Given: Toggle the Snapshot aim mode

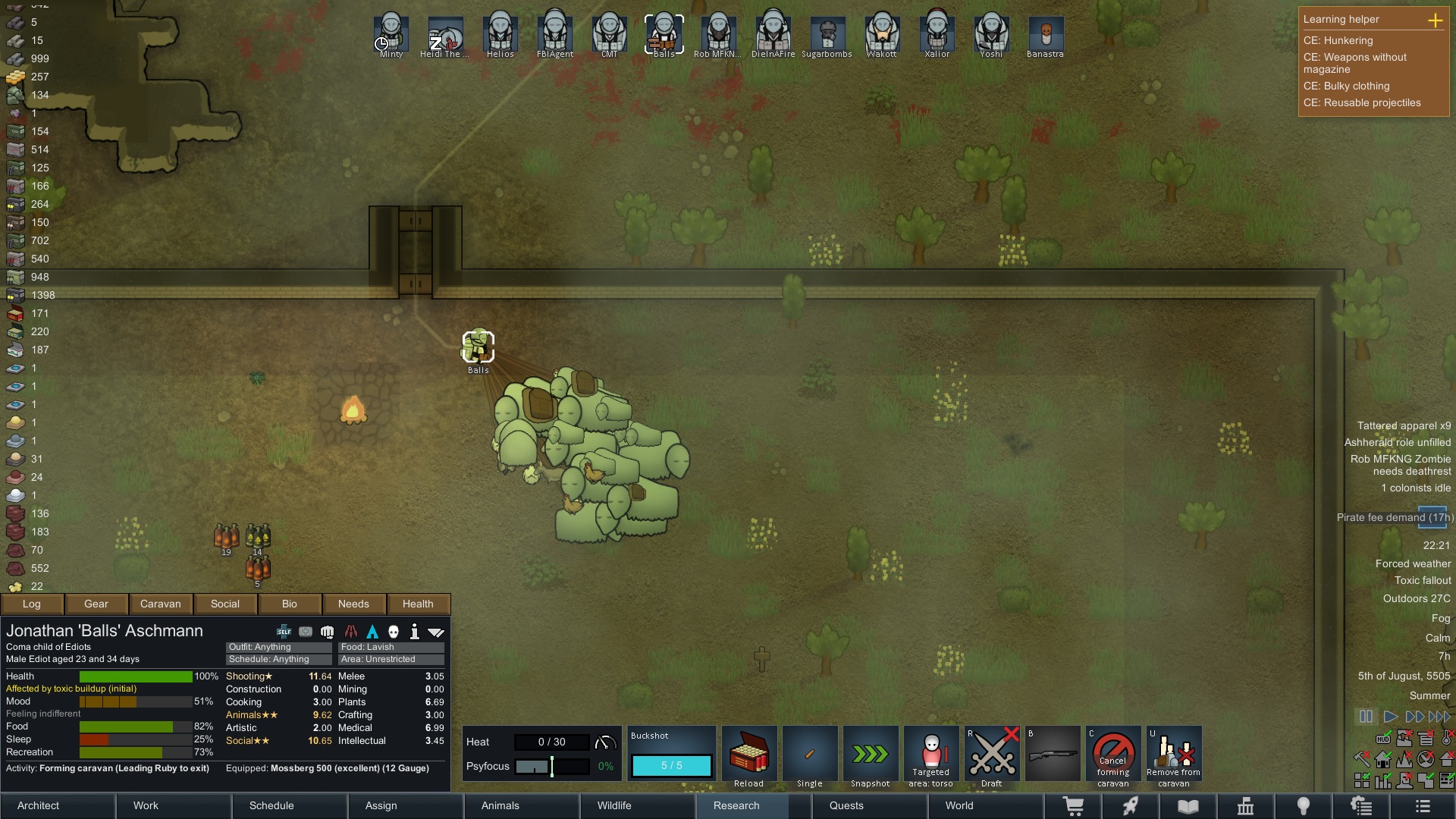Looking at the screenshot, I should (x=870, y=755).
